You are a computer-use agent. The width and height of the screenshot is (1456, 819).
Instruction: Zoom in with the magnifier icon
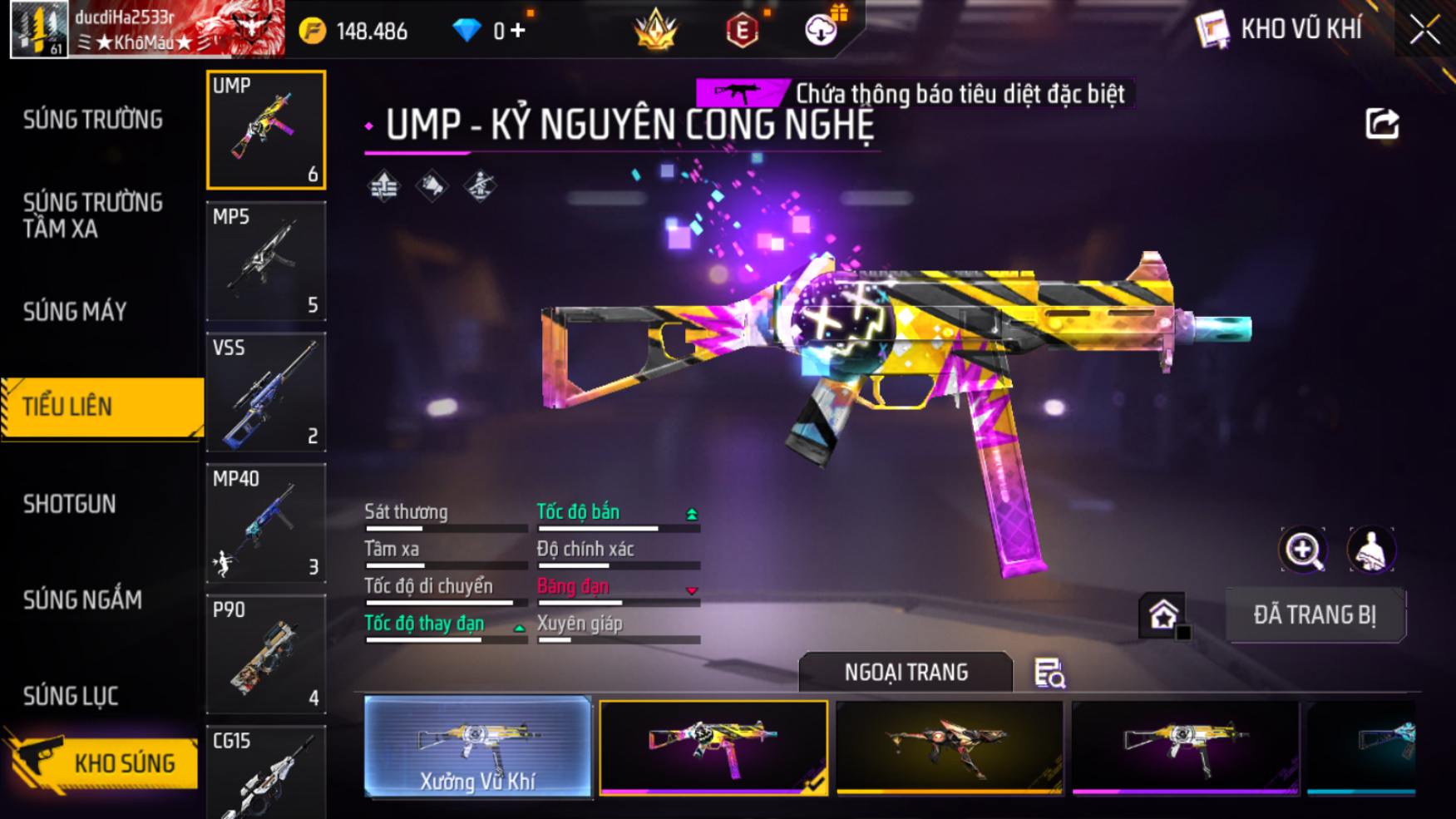coord(1303,550)
